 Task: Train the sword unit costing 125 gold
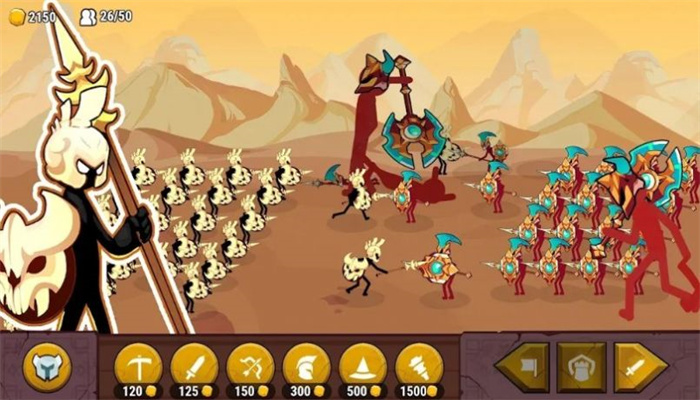[194, 364]
